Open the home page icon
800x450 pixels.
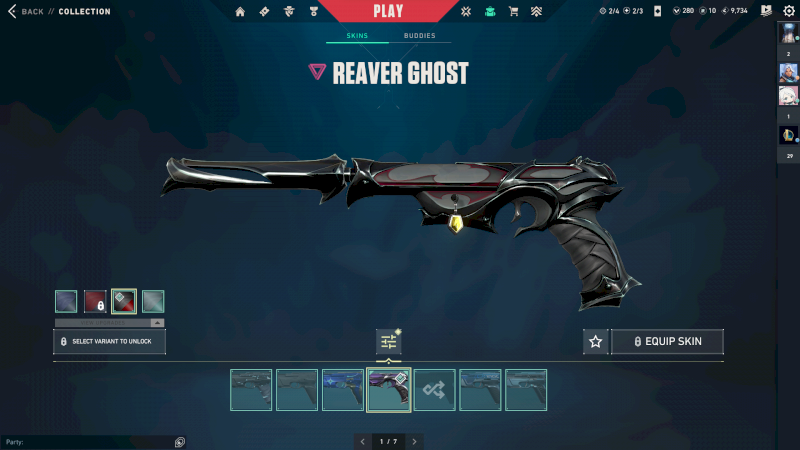coord(240,12)
